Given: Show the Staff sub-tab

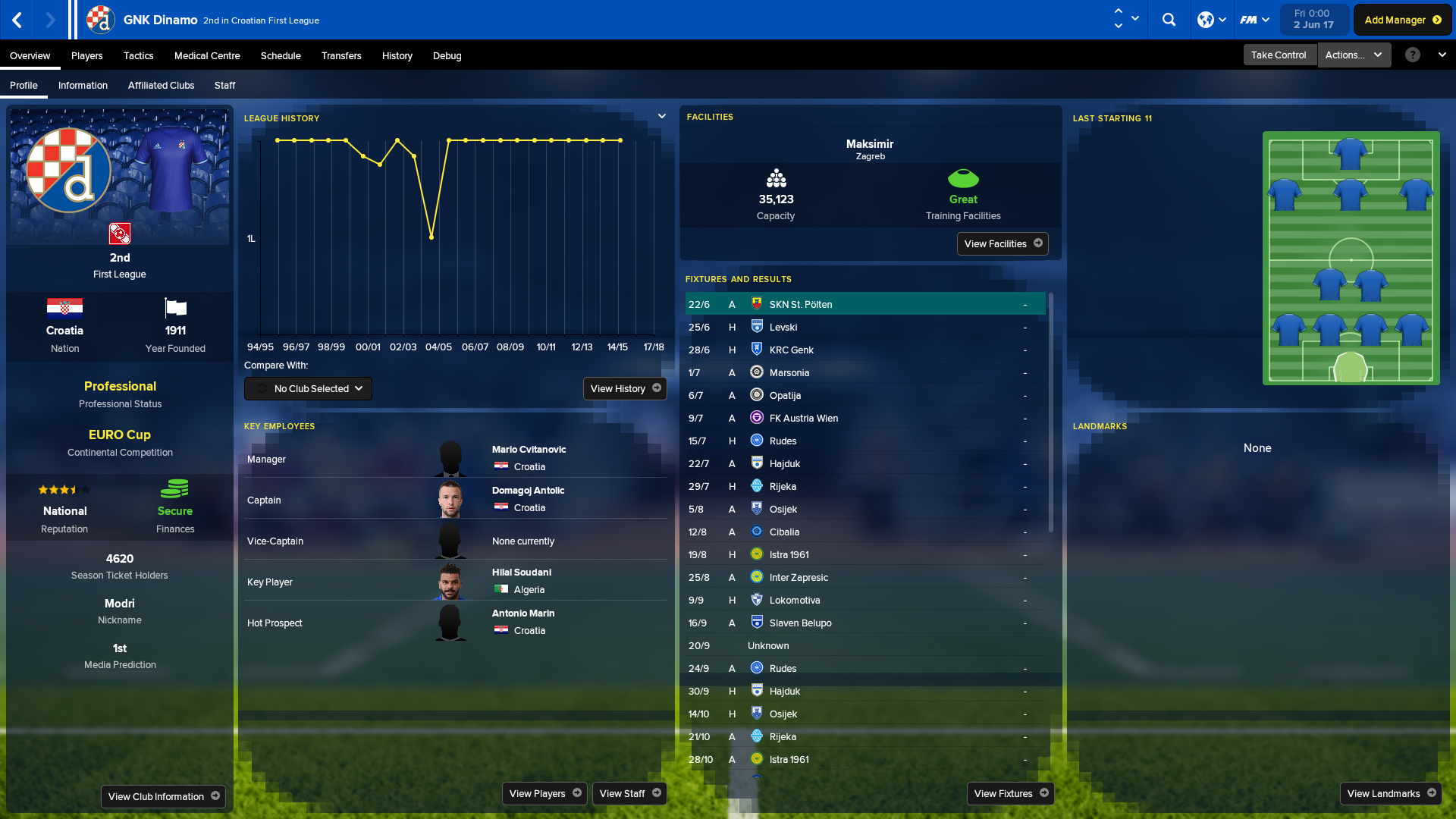Looking at the screenshot, I should 224,85.
